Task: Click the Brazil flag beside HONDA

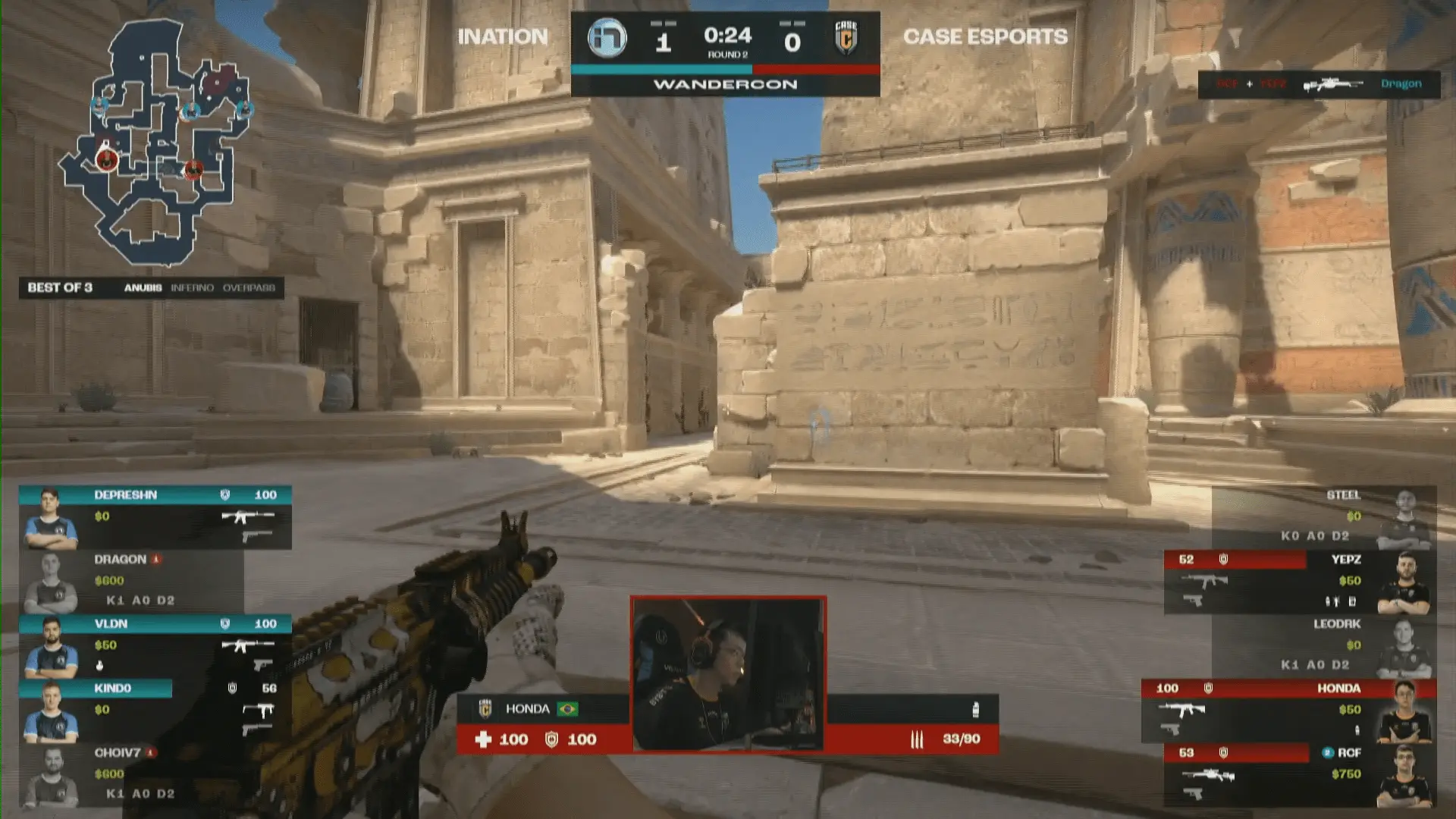Action: [567, 709]
